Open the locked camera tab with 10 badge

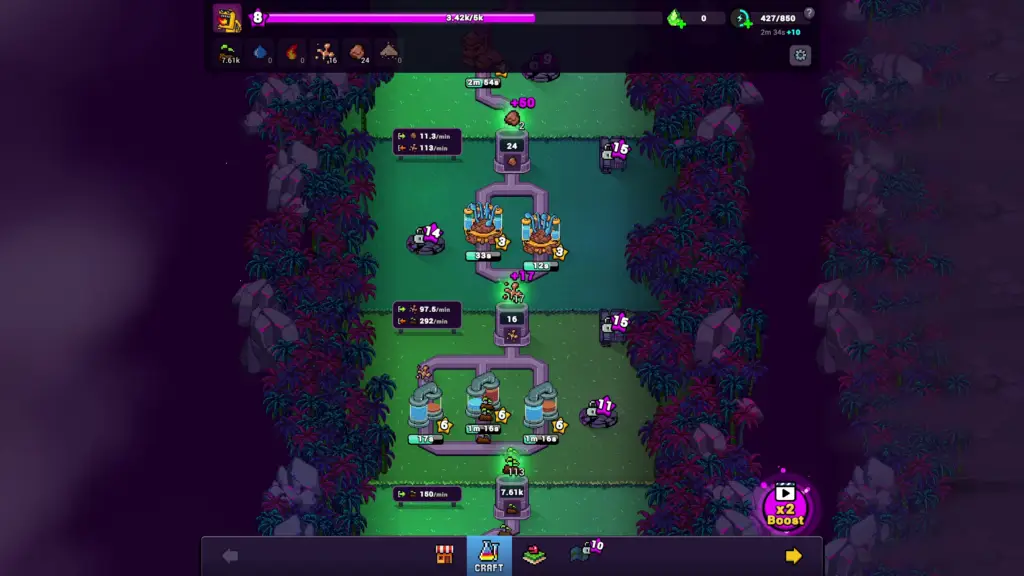click(584, 553)
